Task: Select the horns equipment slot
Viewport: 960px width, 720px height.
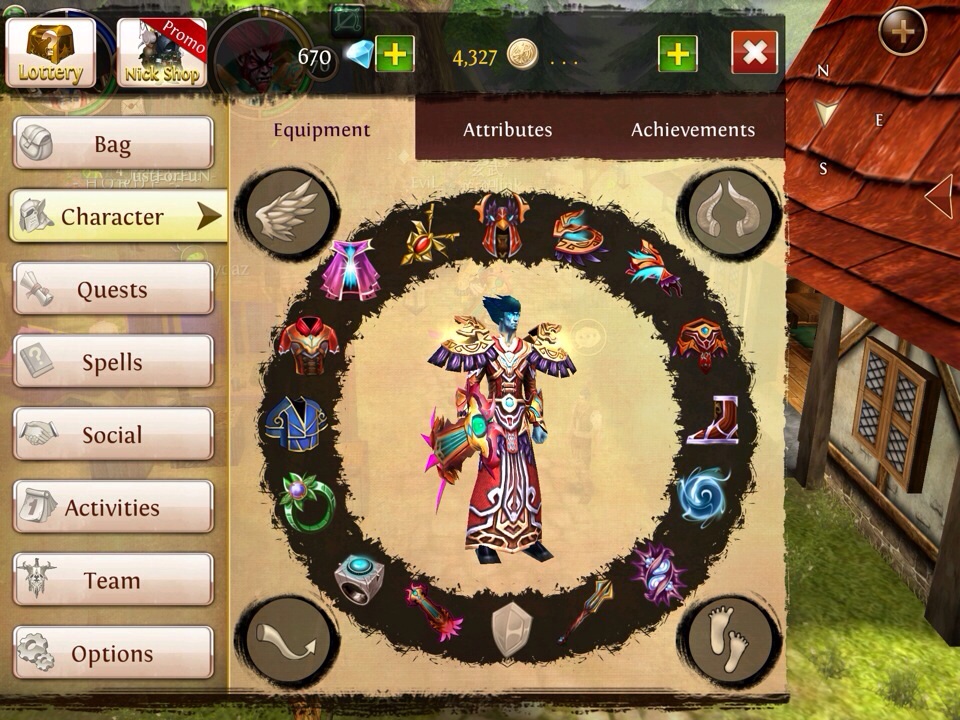Action: [730, 212]
